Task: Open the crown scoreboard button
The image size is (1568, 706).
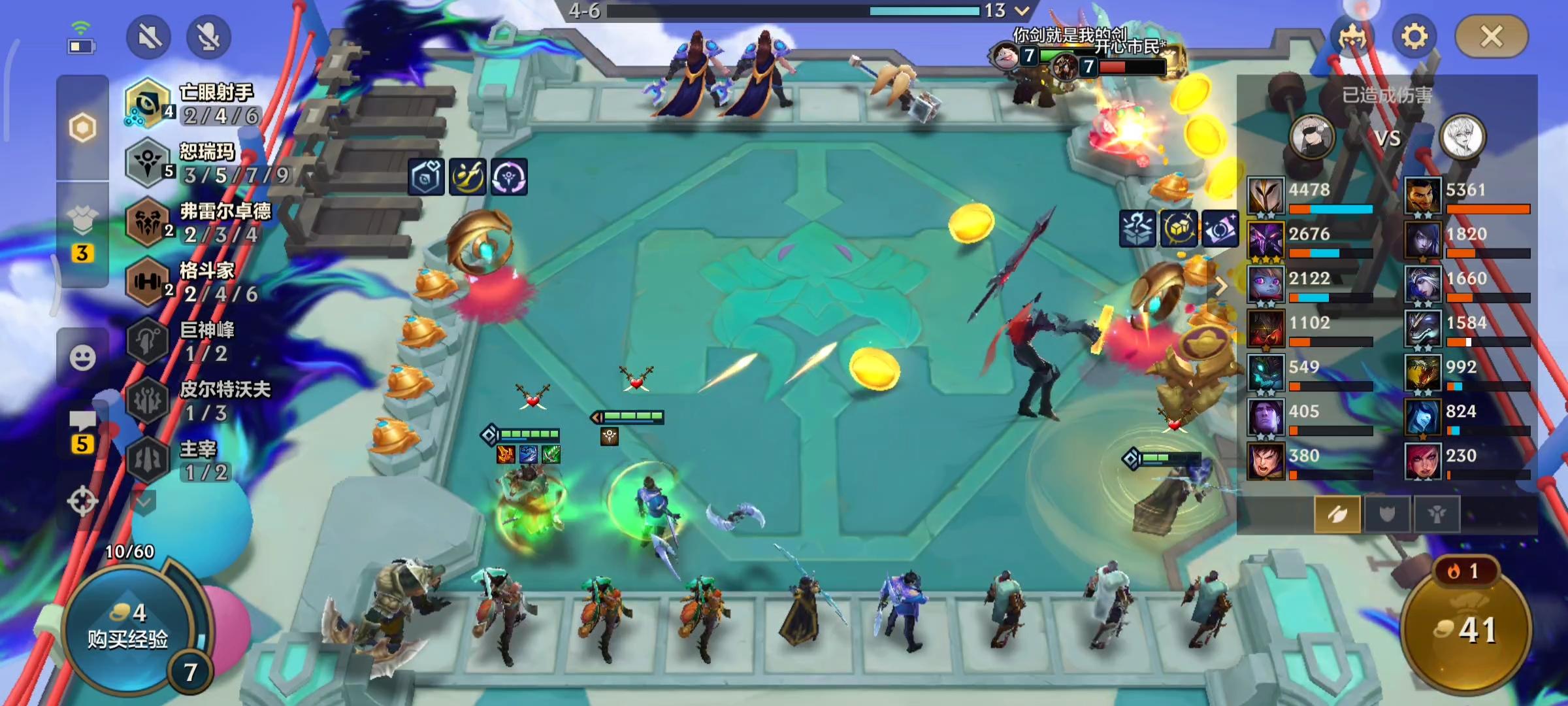Action: [x=1351, y=37]
